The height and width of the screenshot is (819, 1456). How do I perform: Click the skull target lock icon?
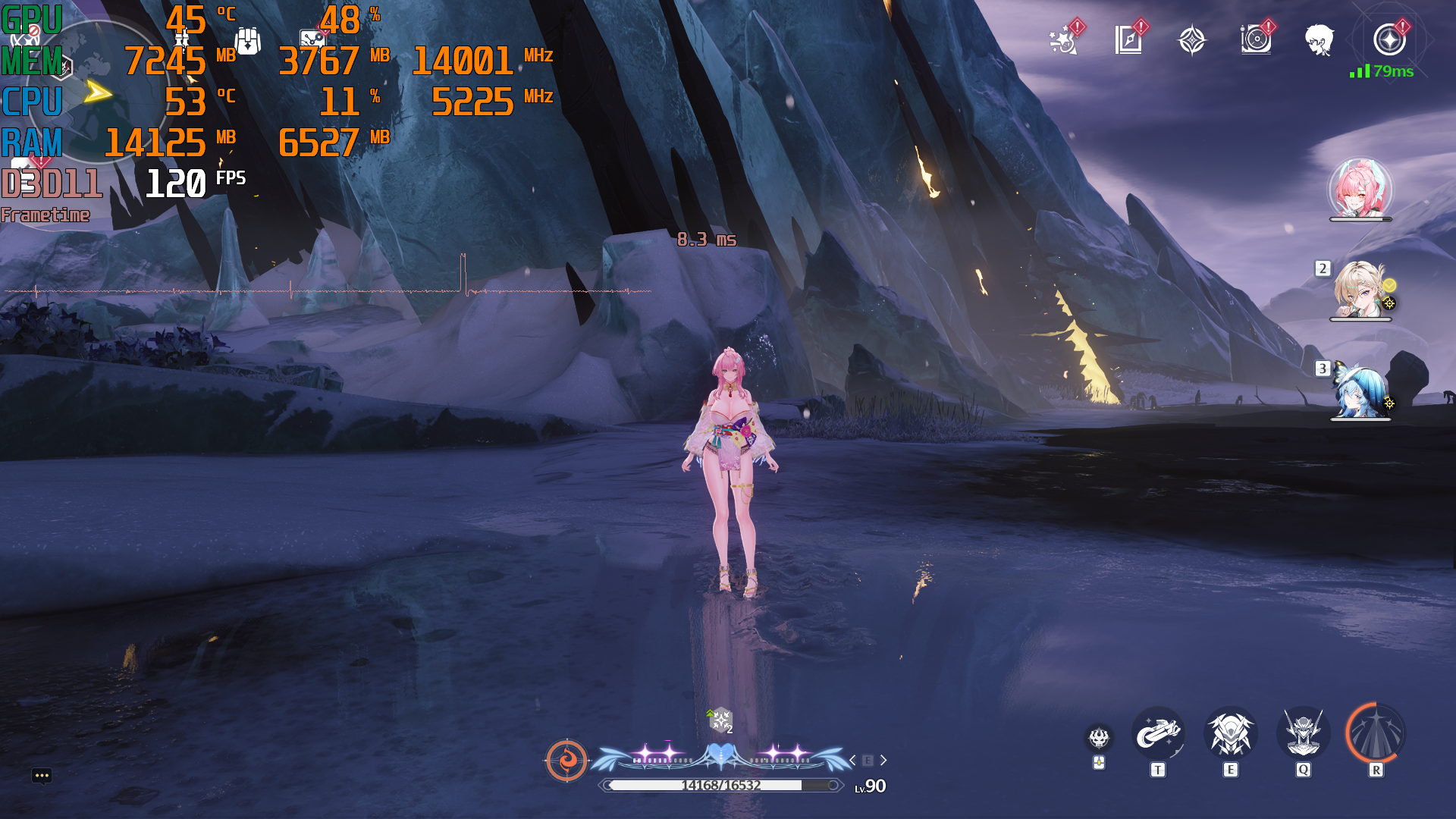tap(1099, 737)
